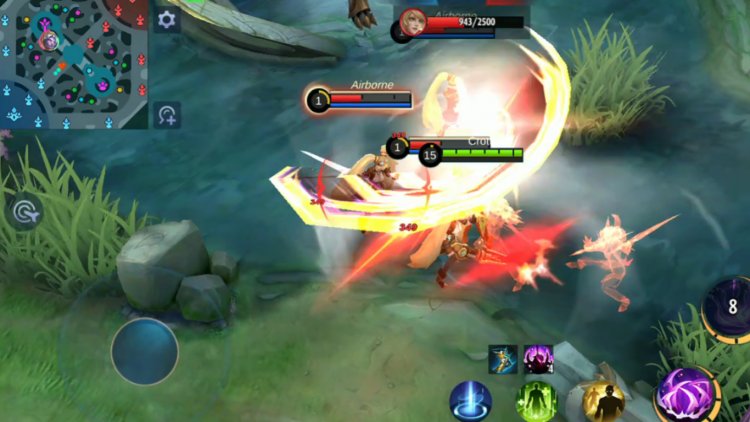The width and height of the screenshot is (750, 422).
Task: Use the movement joystick pad
Action: click(144, 351)
